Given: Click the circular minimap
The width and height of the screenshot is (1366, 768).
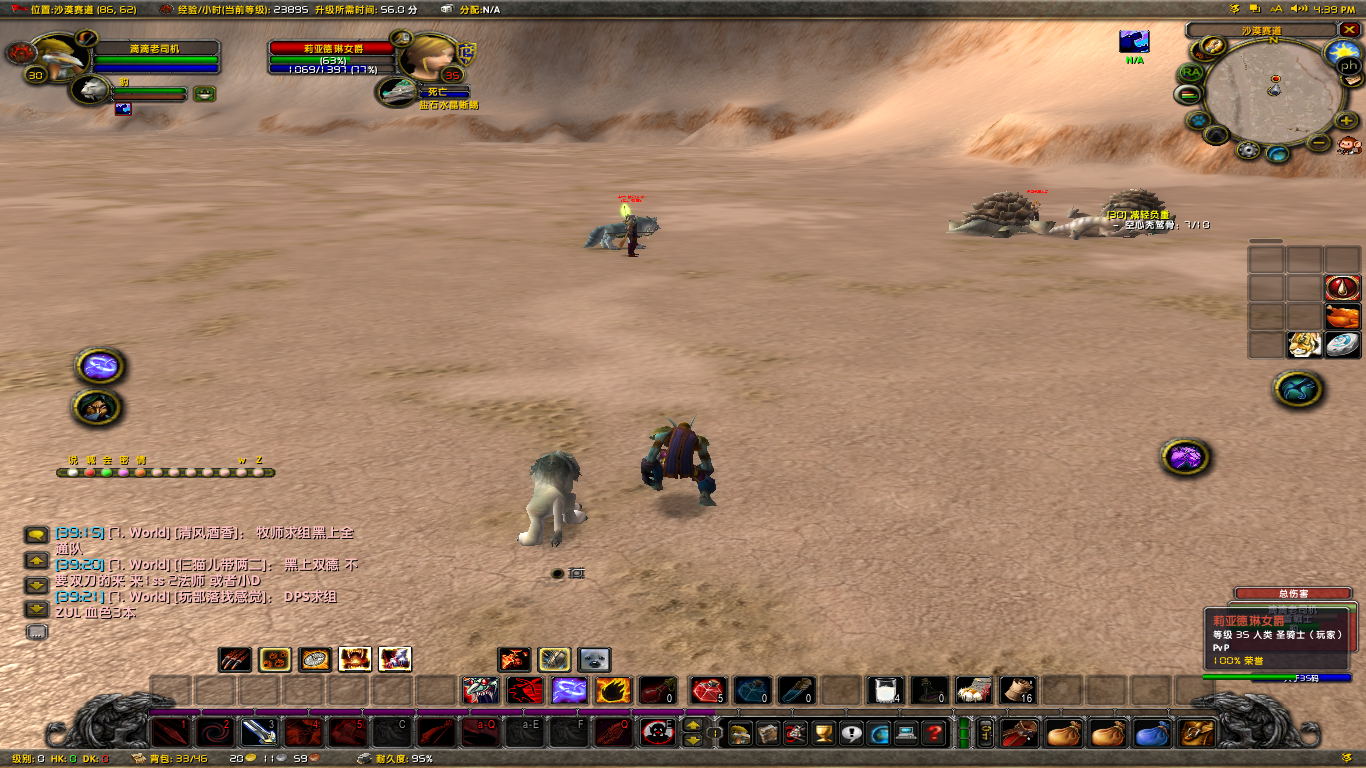Looking at the screenshot, I should pyautogui.click(x=1273, y=97).
